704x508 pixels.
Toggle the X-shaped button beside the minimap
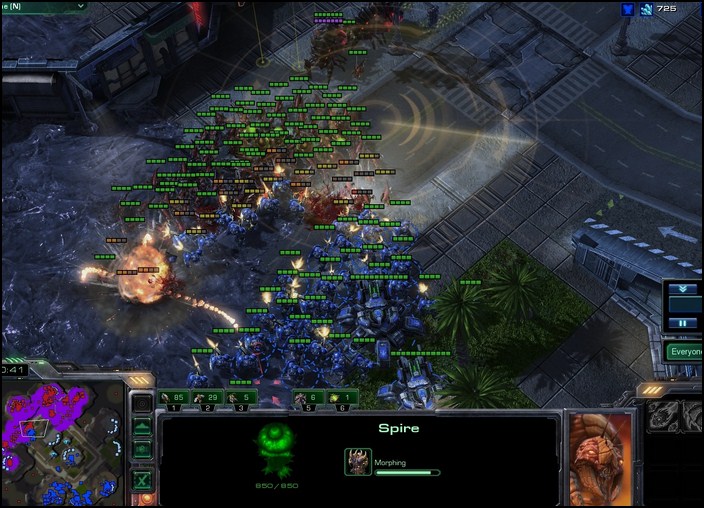(x=142, y=481)
